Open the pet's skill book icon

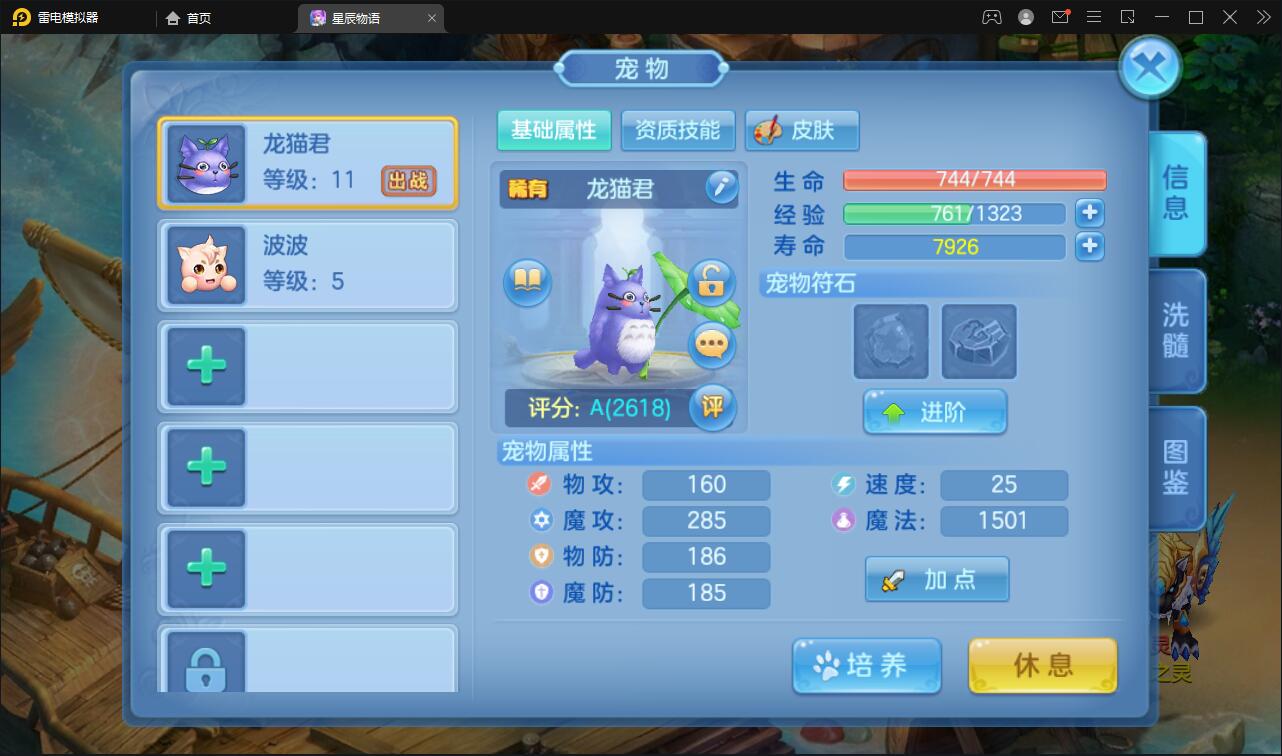pyautogui.click(x=527, y=282)
